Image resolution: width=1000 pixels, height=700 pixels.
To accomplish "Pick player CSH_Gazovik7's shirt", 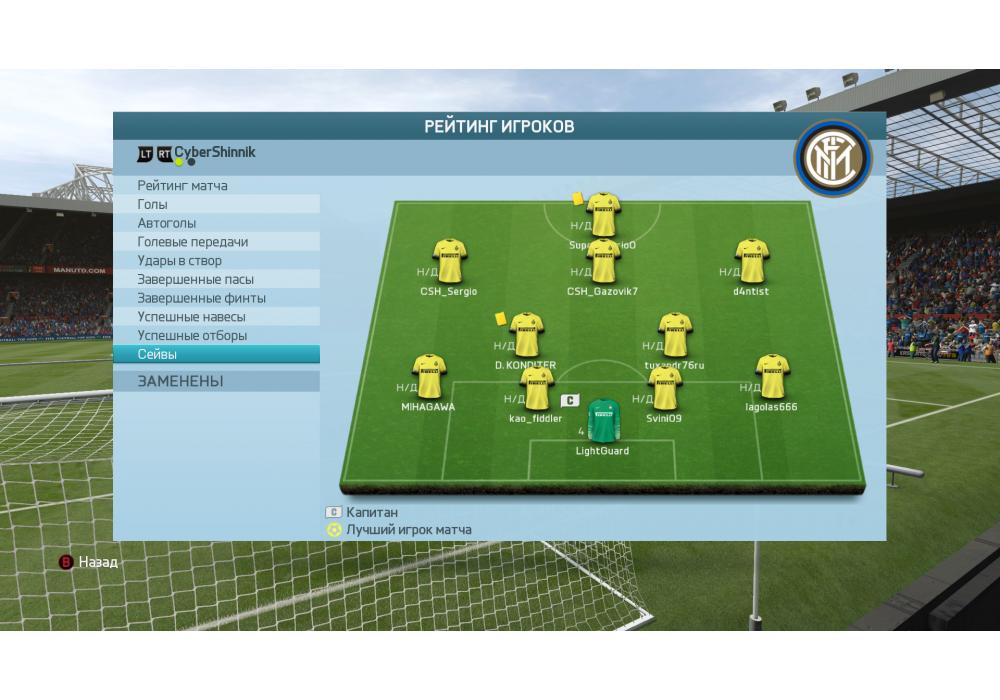I will pos(603,262).
